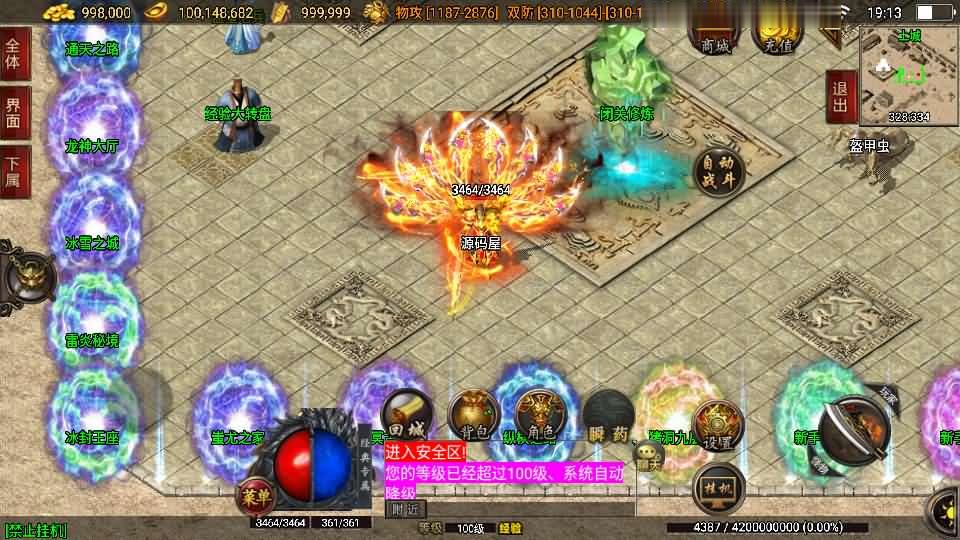Select the 全体 tab
This screenshot has width=960, height=540.
pos(13,52)
